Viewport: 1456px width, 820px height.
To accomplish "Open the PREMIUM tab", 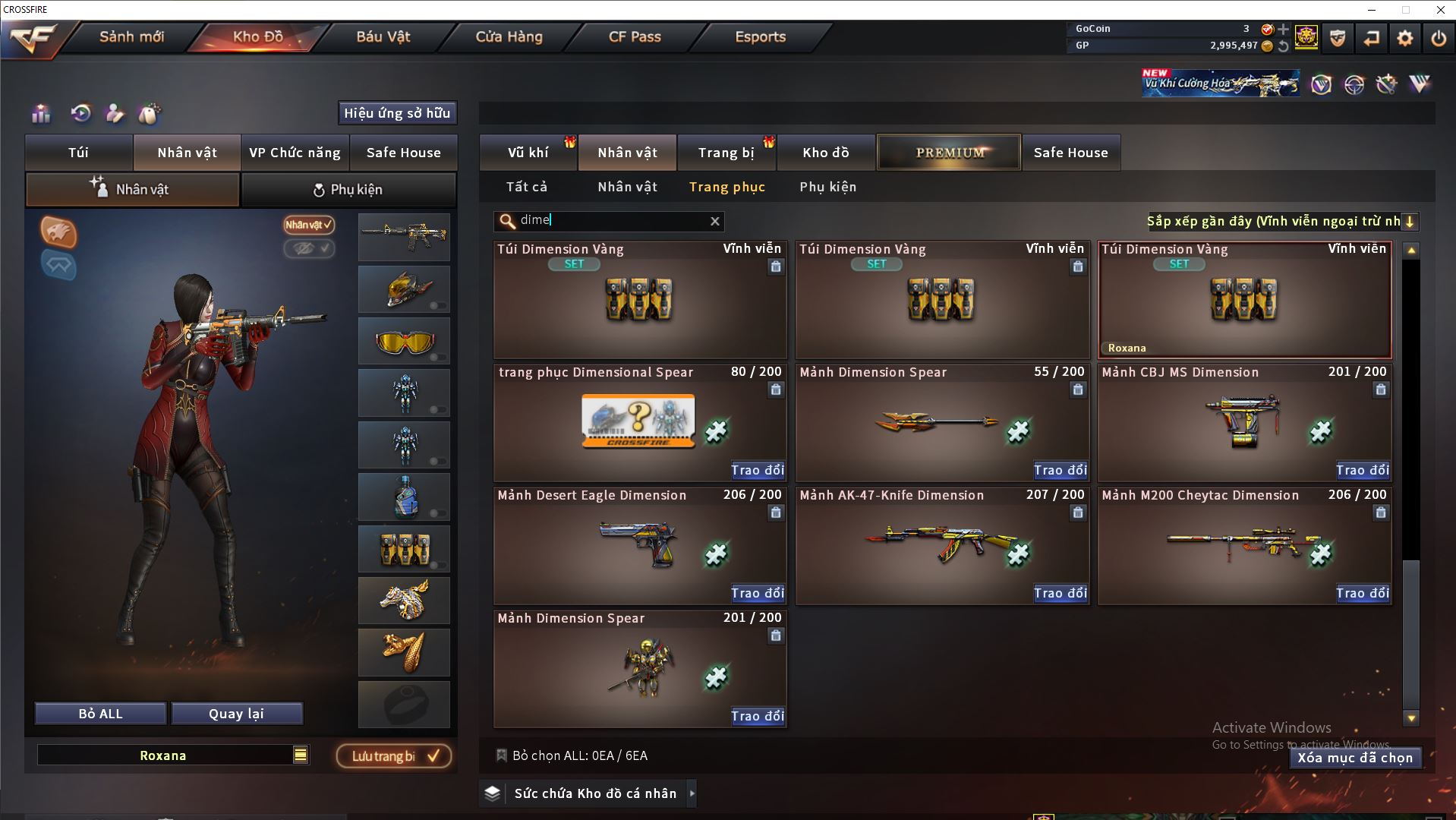I will pos(950,153).
